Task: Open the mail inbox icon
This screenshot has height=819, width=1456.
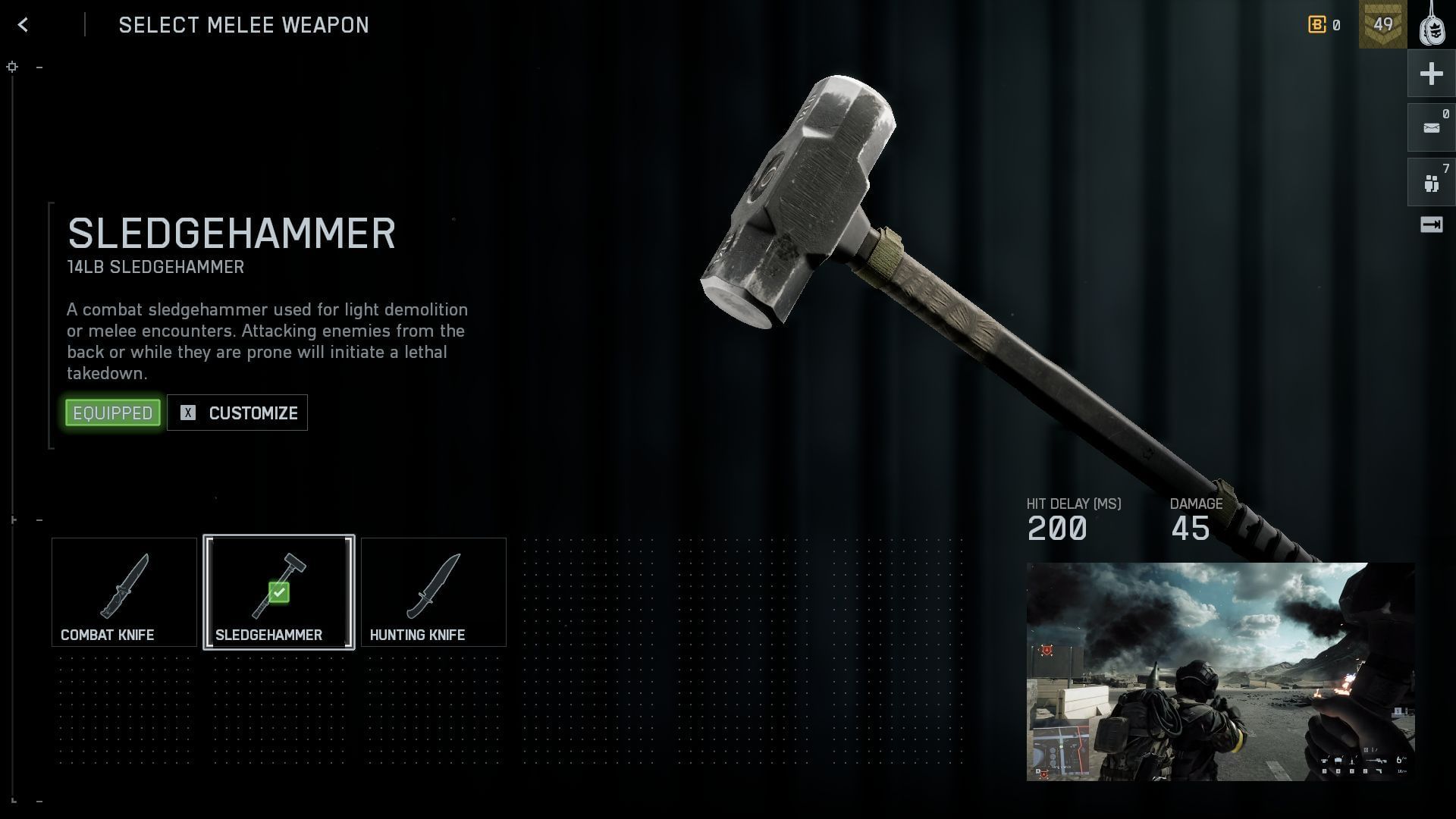Action: coord(1430,127)
